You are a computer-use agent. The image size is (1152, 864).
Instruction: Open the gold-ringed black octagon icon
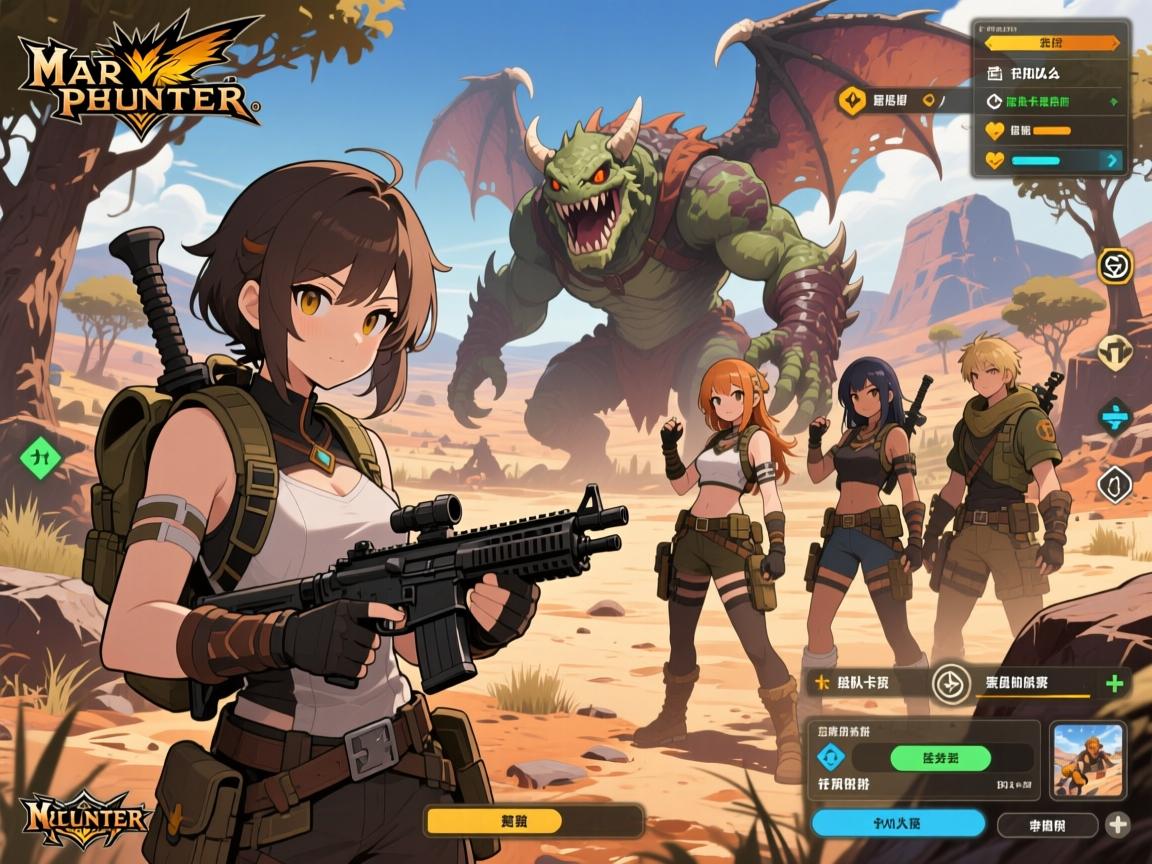click(x=1114, y=266)
